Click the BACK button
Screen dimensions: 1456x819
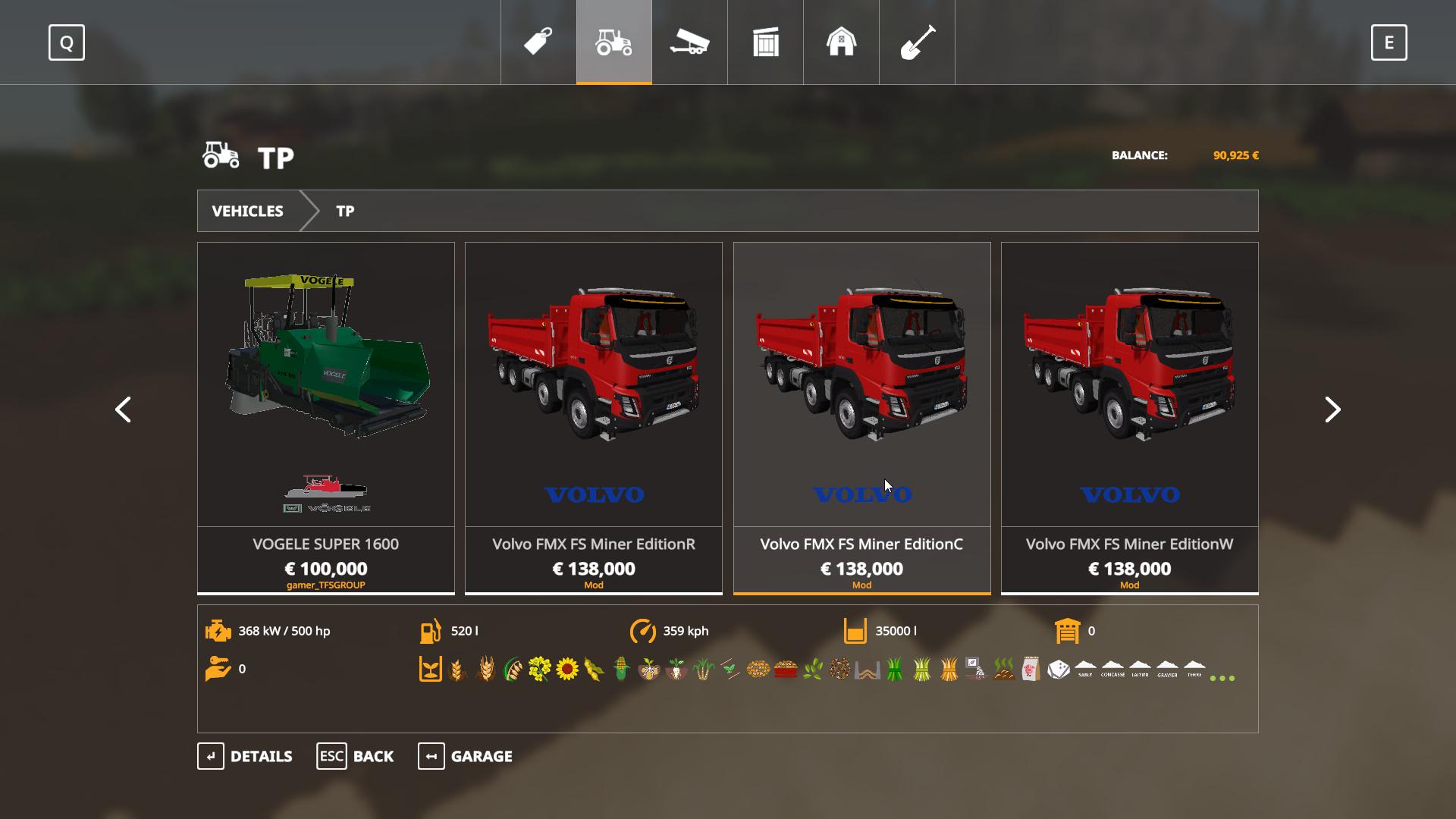point(355,756)
